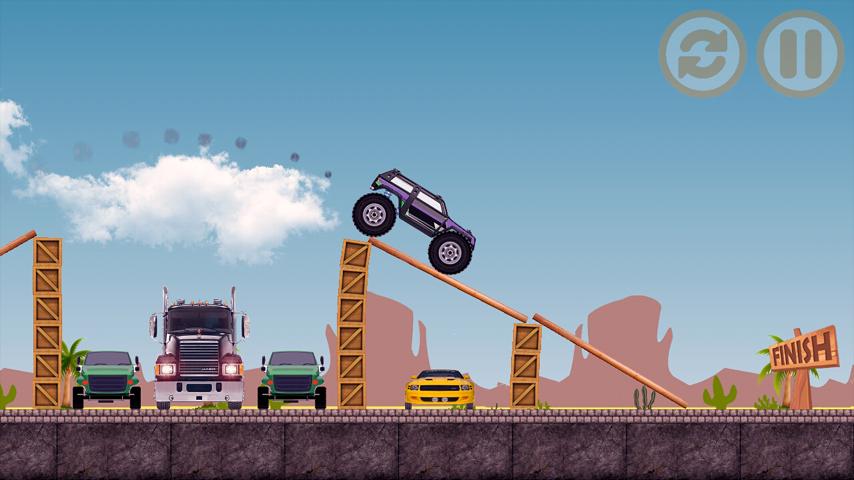This screenshot has height=480, width=854.
Task: Restart the level with the circular arrows button
Action: [702, 54]
